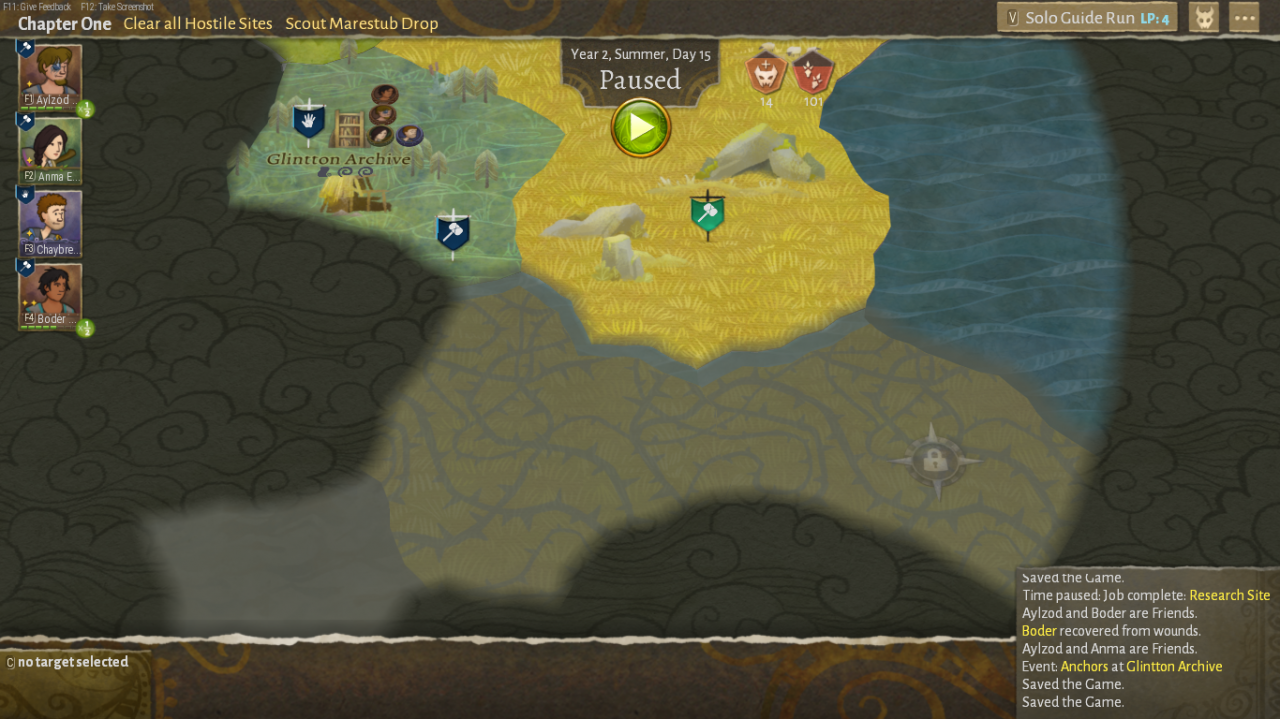Image resolution: width=1280 pixels, height=719 pixels.
Task: Open the Research Site link in the log
Action: click(1229, 595)
